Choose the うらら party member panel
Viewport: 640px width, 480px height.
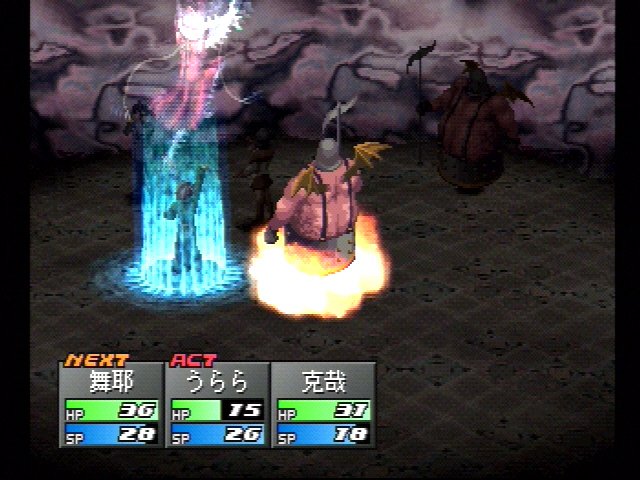click(x=218, y=404)
